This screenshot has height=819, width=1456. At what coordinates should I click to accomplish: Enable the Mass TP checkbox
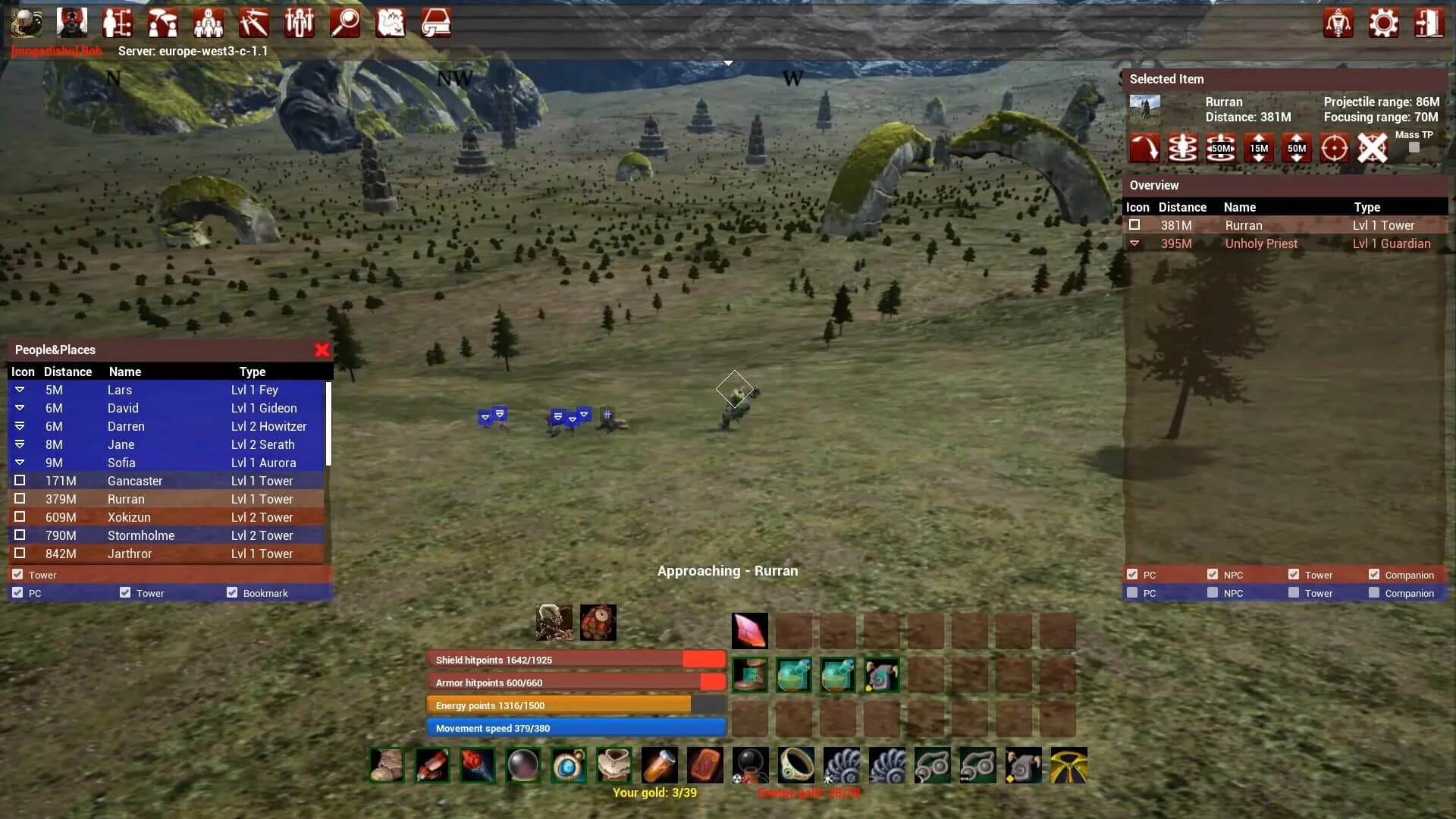(x=1413, y=149)
